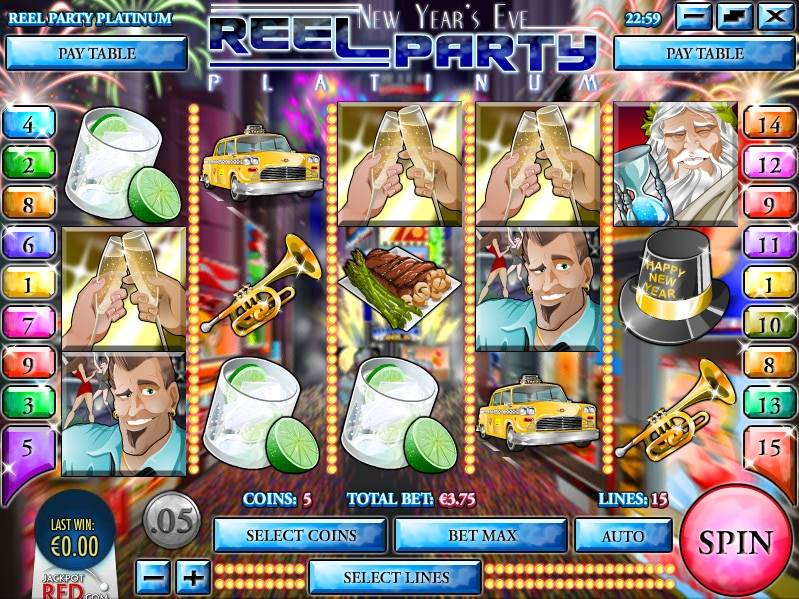The image size is (799, 599).
Task: Place the maximum bet with Bet Max
Action: click(x=483, y=535)
